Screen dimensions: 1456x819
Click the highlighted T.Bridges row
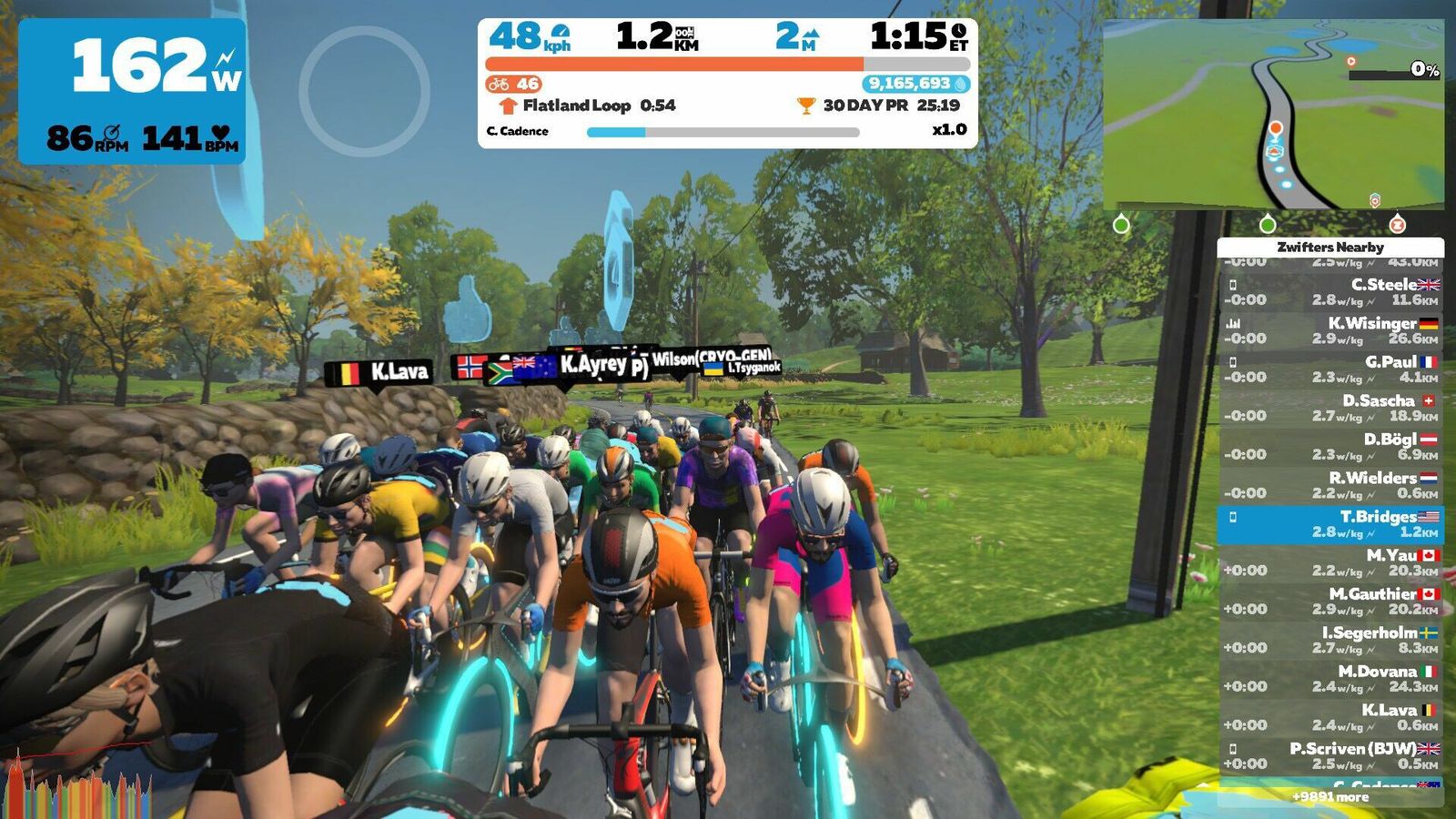(x=1330, y=524)
